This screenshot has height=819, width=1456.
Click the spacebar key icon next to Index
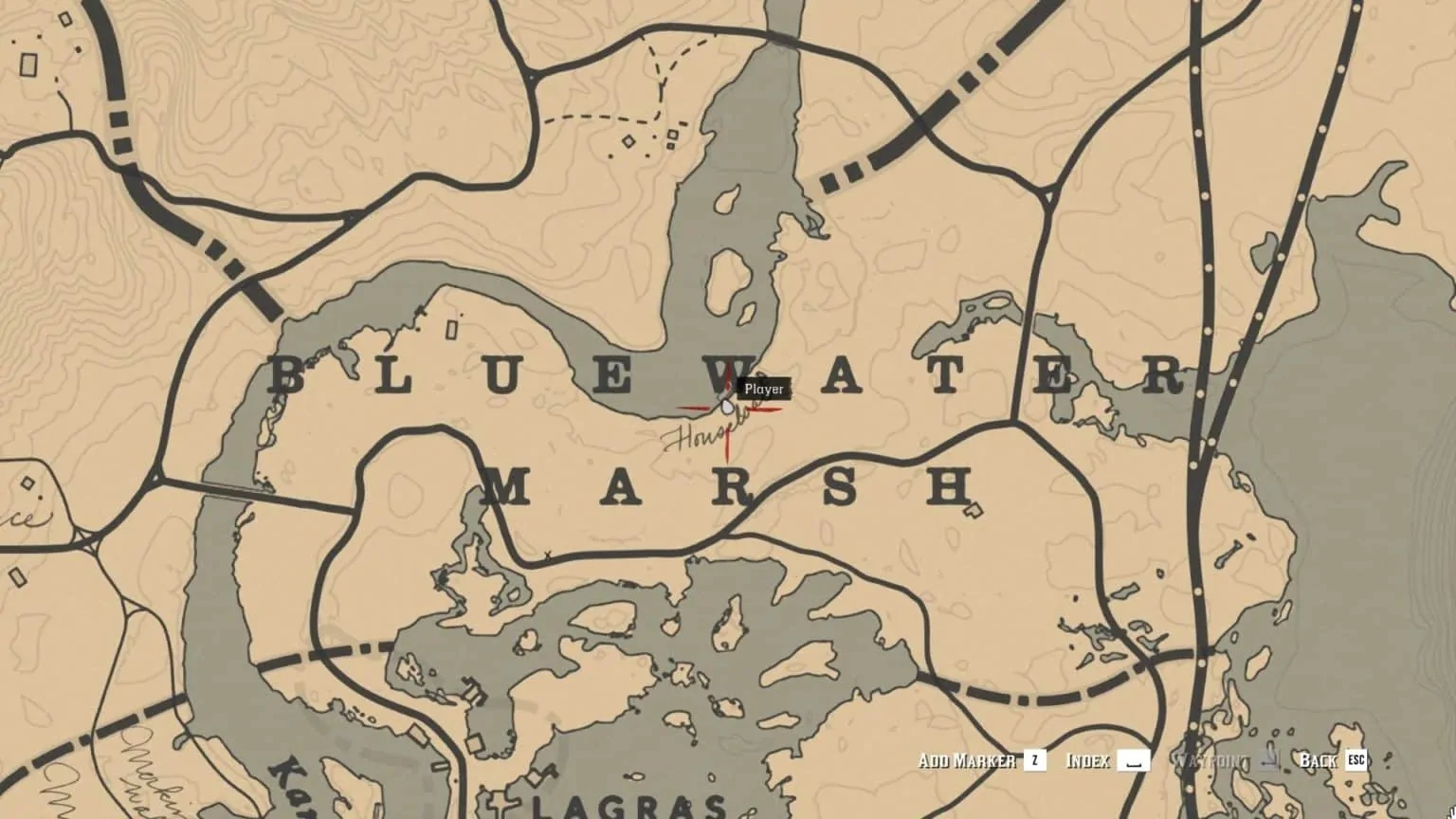(1134, 761)
